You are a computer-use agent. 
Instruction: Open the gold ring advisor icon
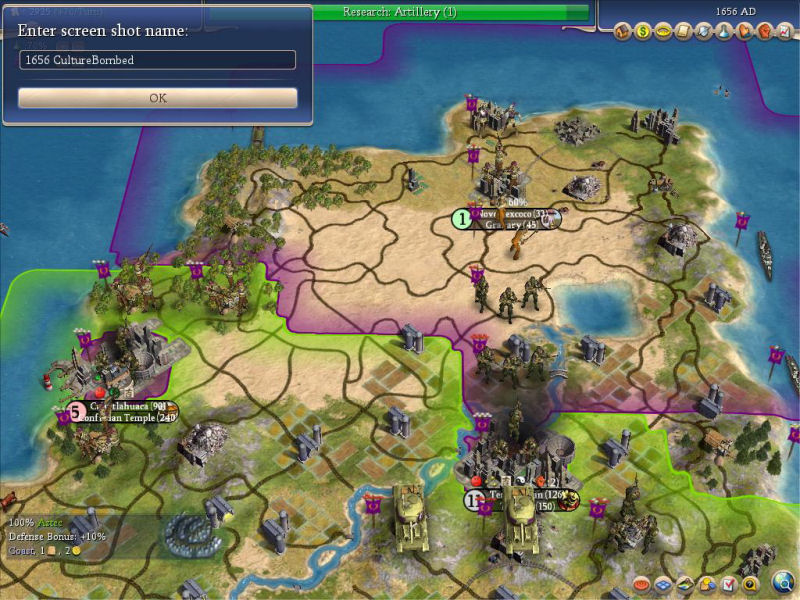[x=661, y=32]
